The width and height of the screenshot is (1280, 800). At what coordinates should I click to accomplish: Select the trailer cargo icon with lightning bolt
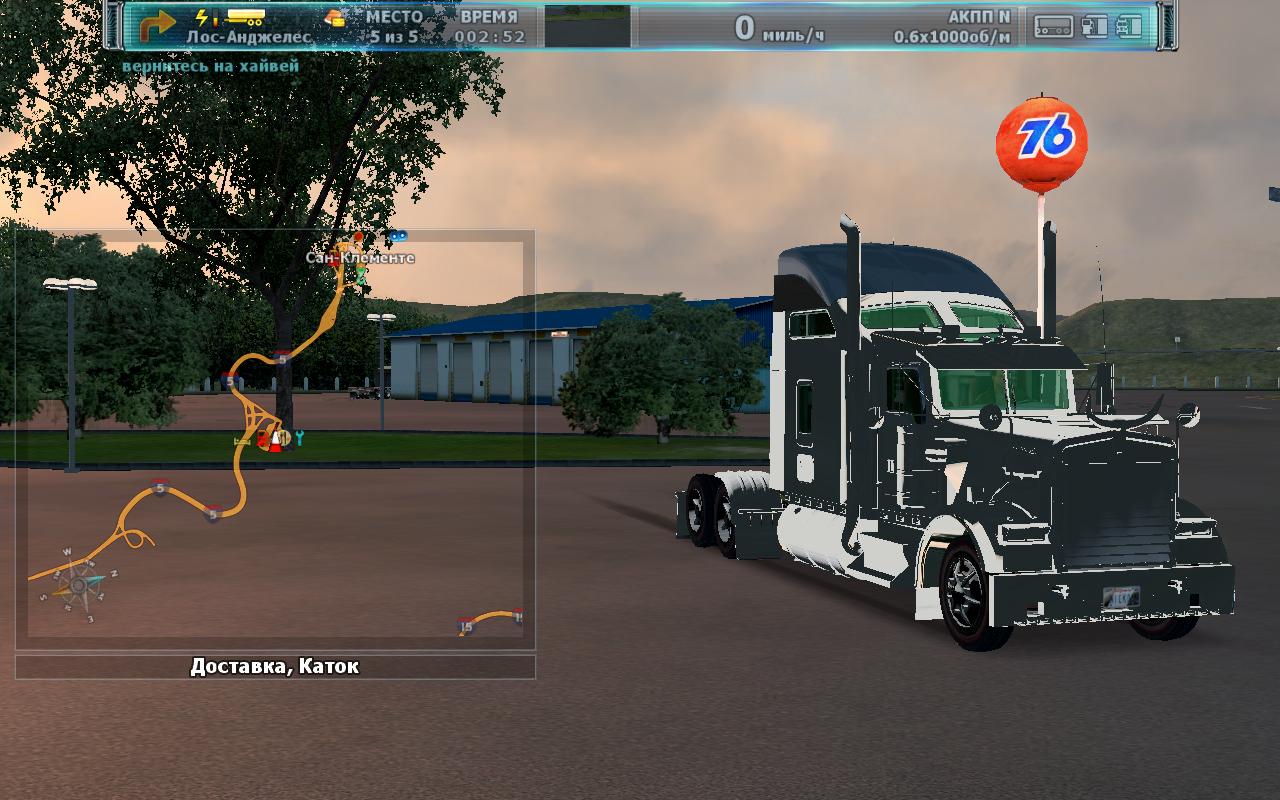232,17
